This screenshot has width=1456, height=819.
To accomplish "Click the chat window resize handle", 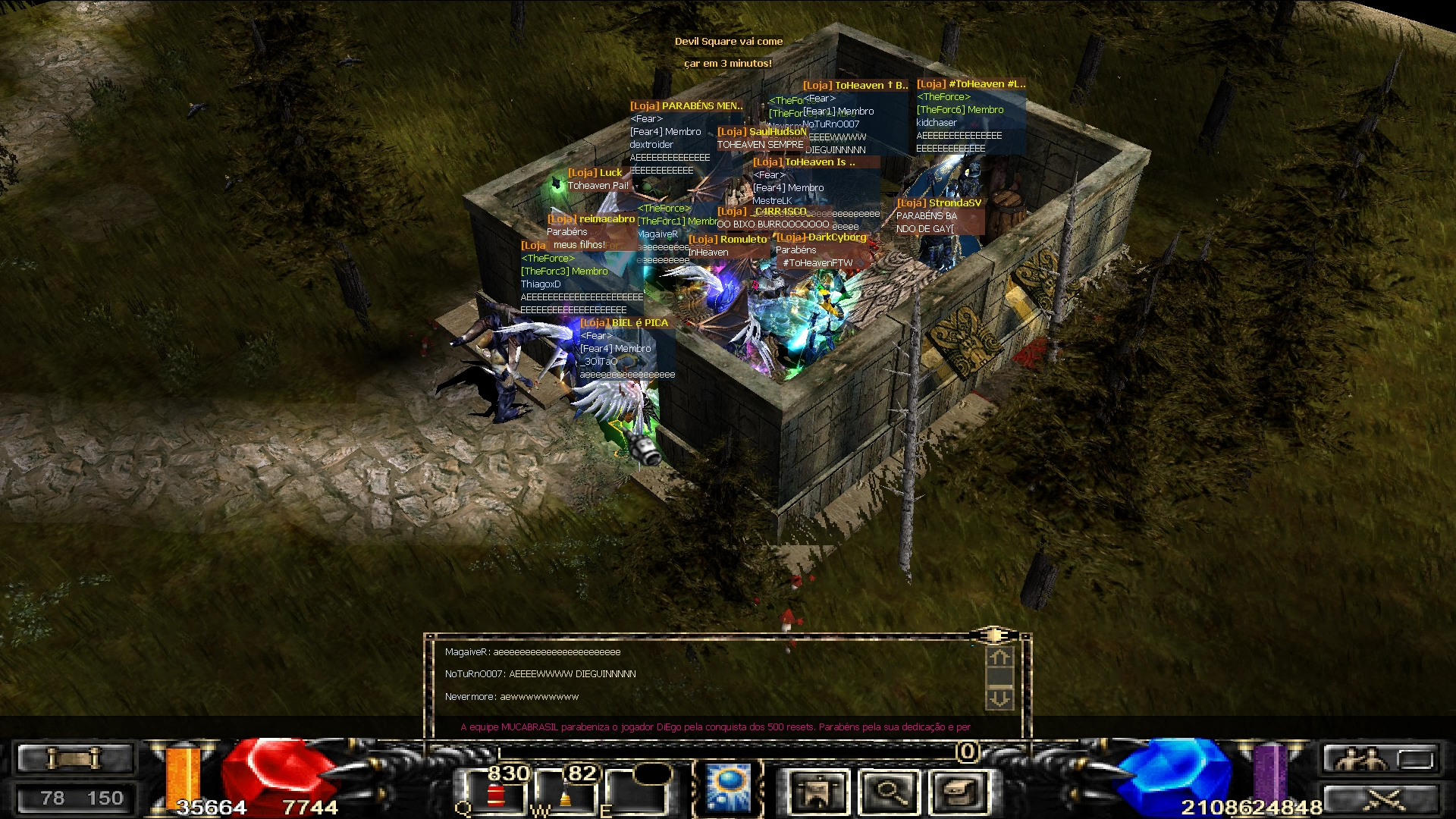I will pyautogui.click(x=993, y=634).
